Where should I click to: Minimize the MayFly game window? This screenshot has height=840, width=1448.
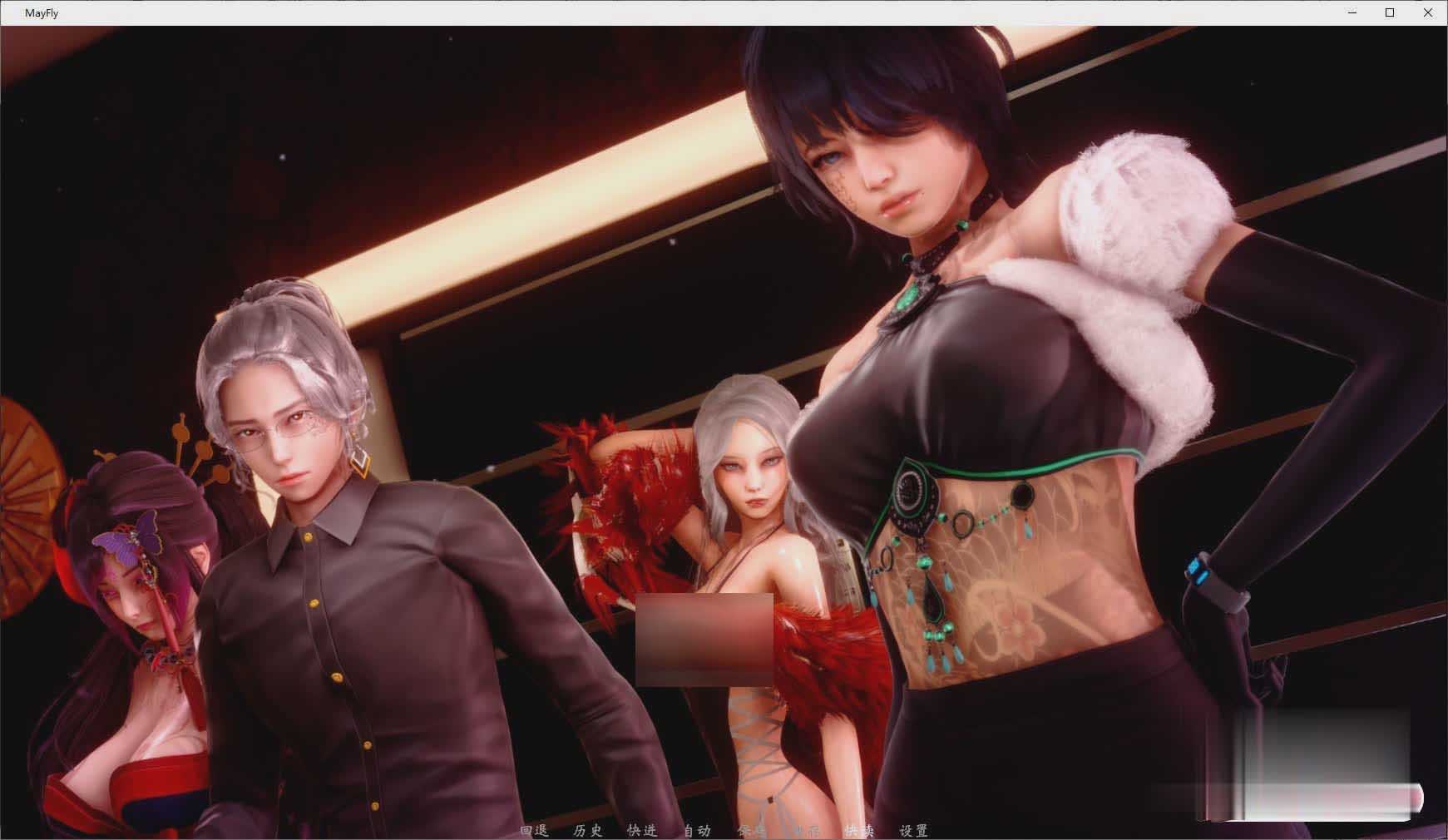pyautogui.click(x=1350, y=12)
